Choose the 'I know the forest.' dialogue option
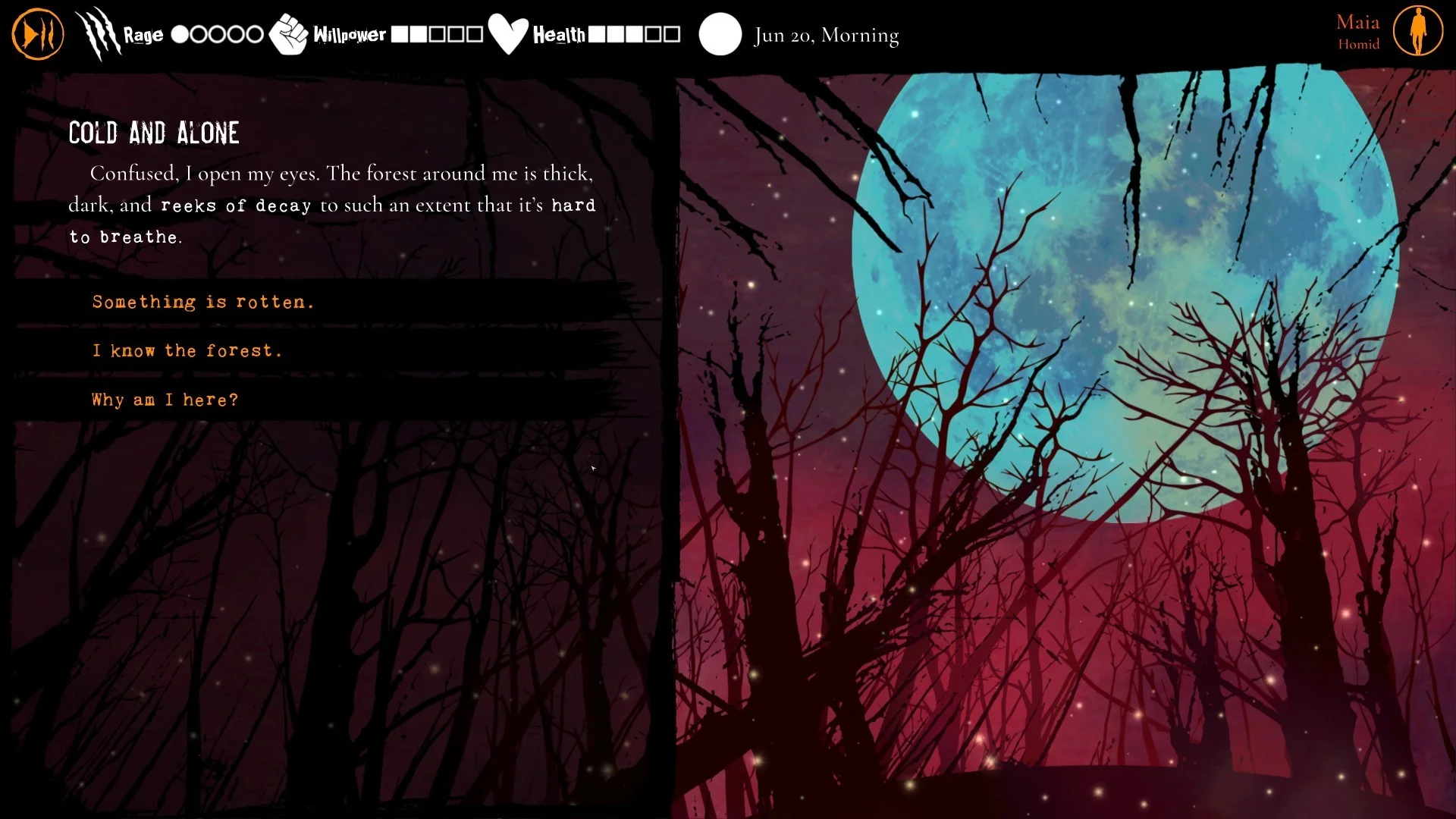This screenshot has height=819, width=1456. pos(187,350)
